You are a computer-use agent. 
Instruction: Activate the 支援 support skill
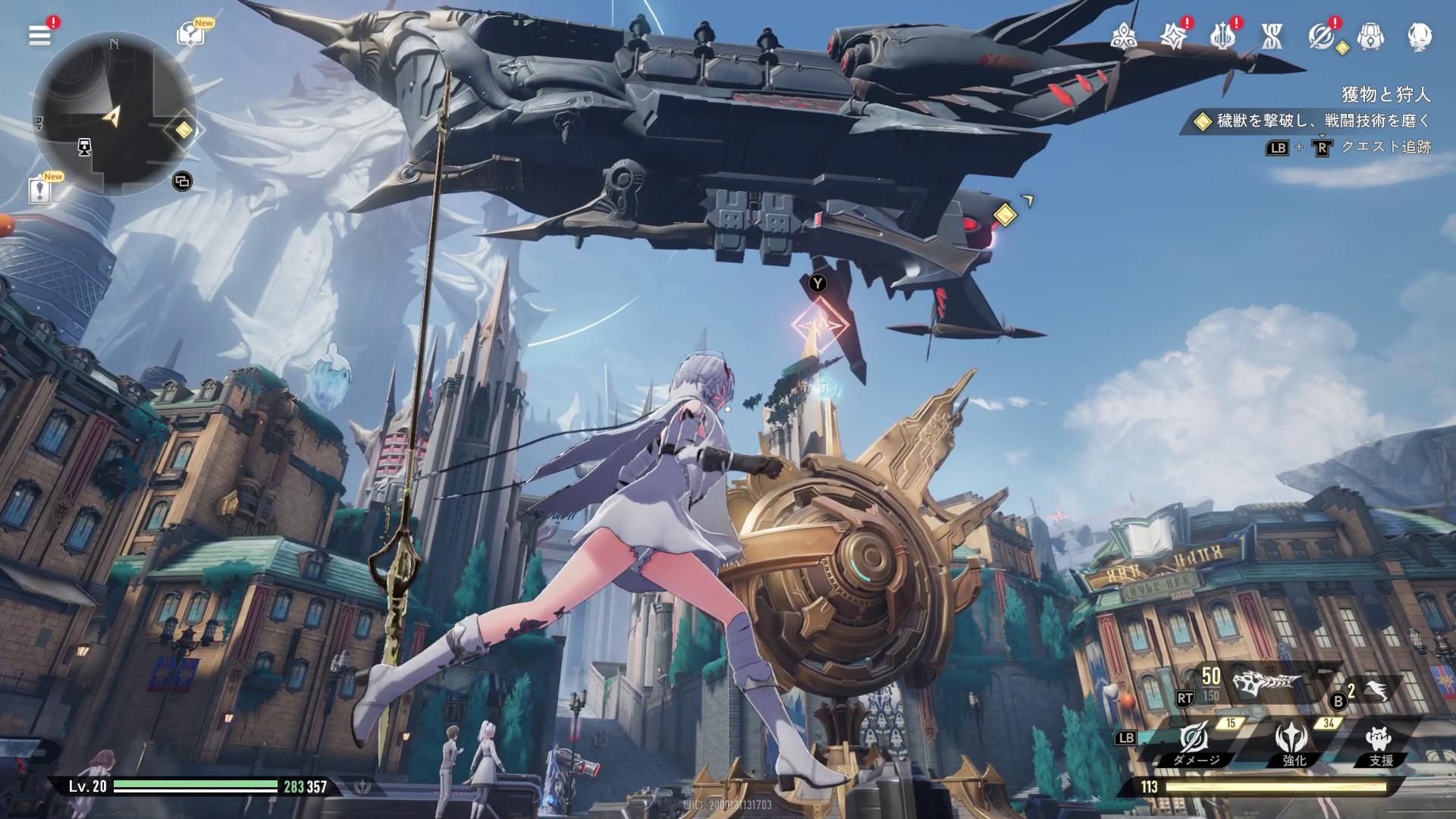1379,739
